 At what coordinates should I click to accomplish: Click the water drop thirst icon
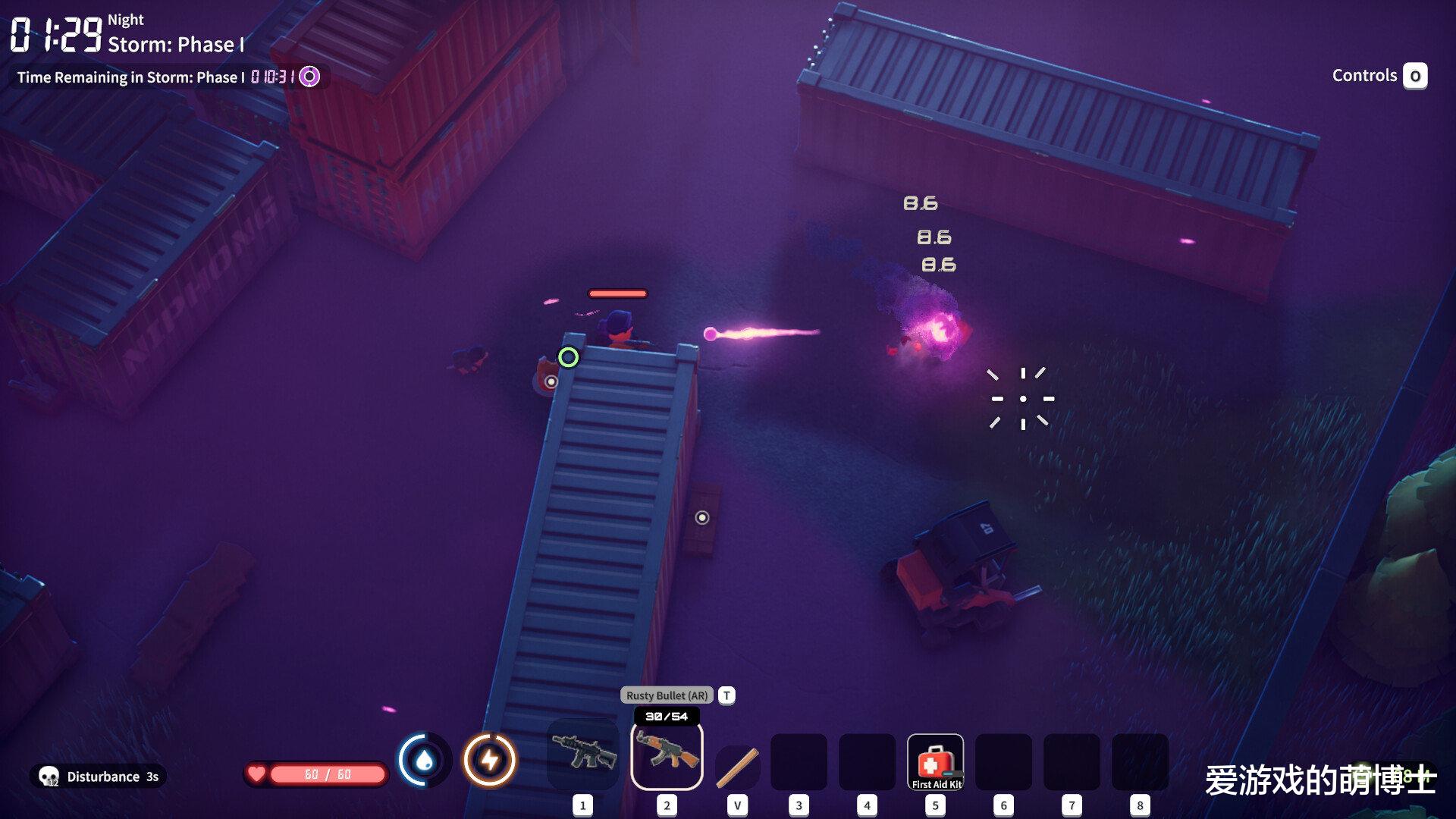coord(425,760)
